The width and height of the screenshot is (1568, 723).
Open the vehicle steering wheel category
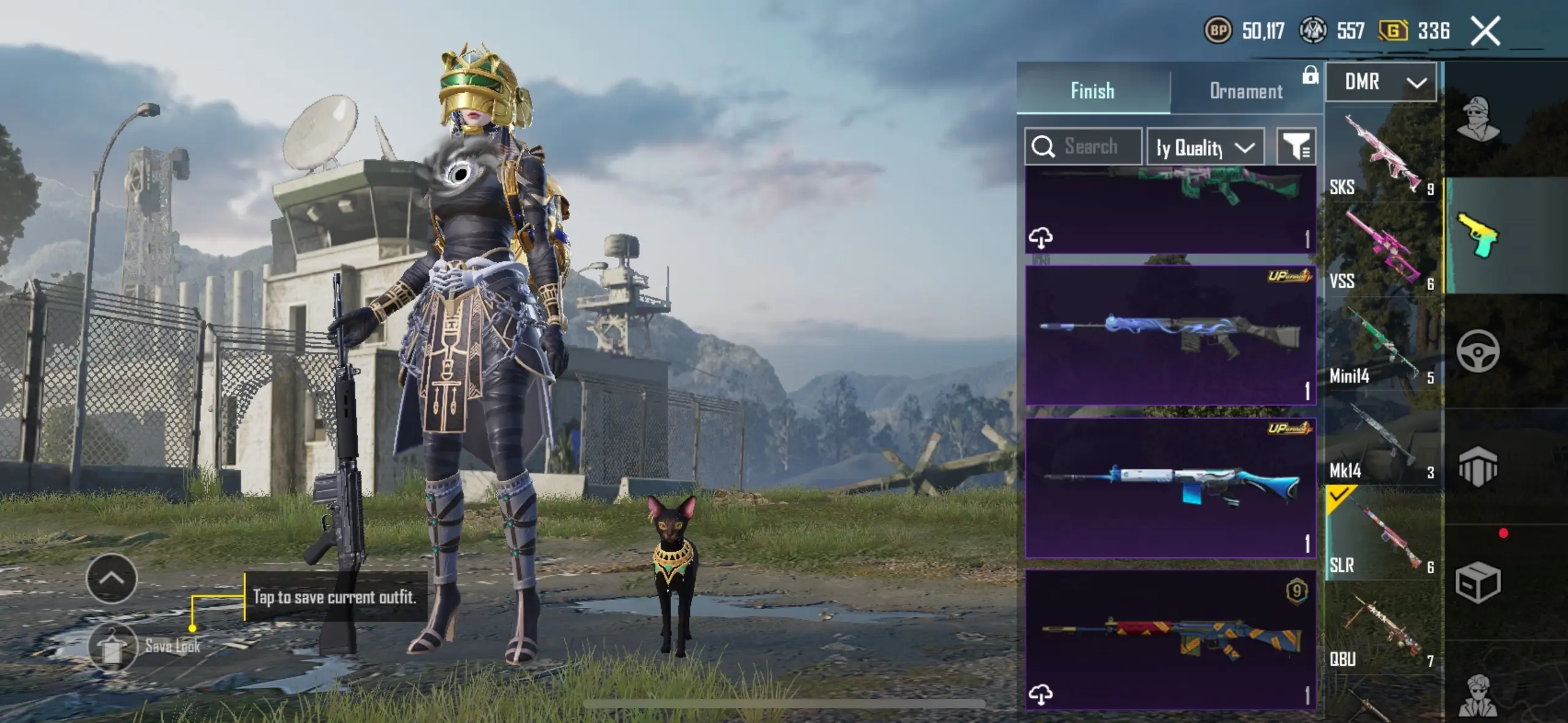[1478, 351]
